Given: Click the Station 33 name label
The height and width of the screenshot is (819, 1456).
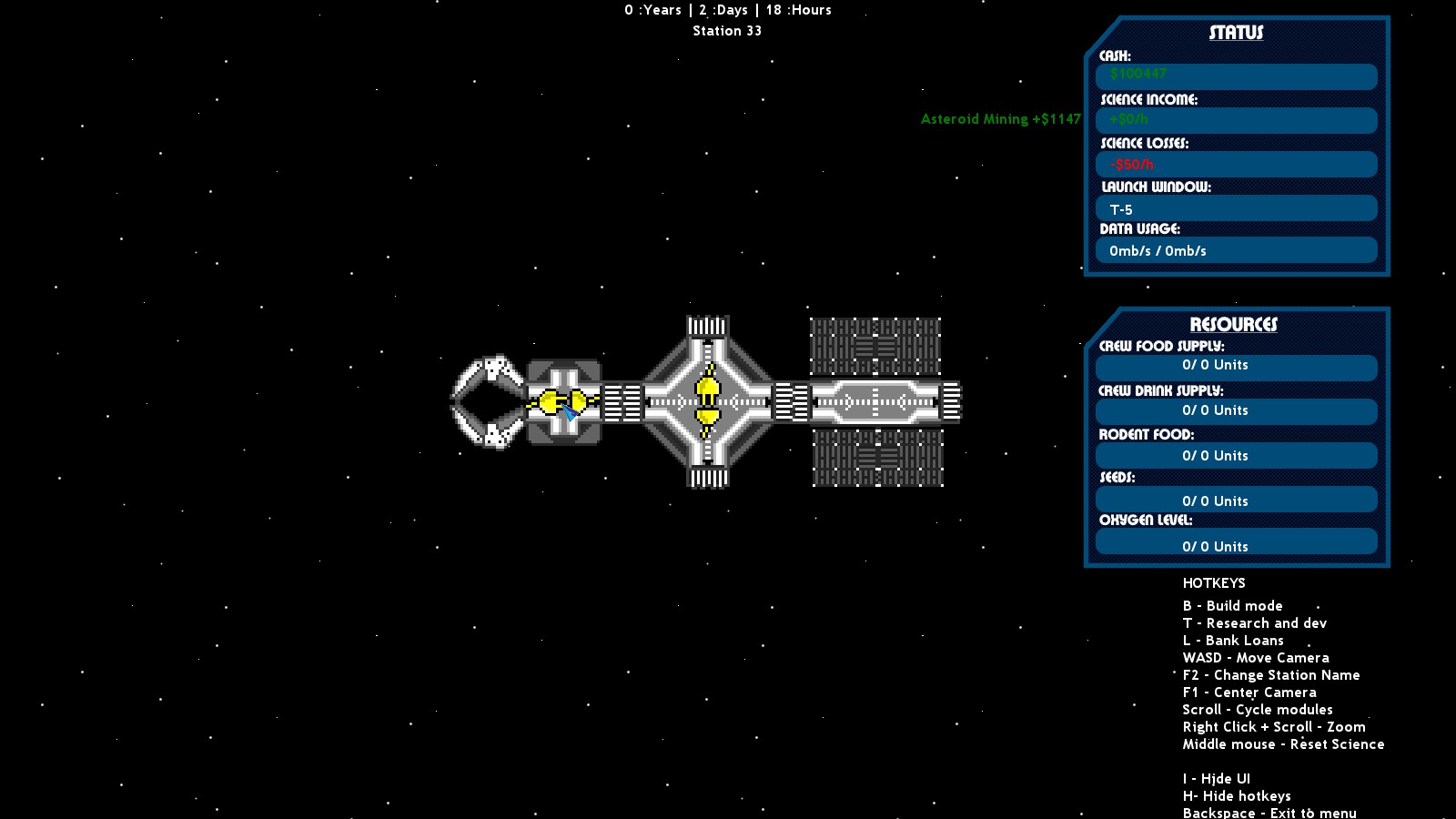Looking at the screenshot, I should [x=727, y=30].
